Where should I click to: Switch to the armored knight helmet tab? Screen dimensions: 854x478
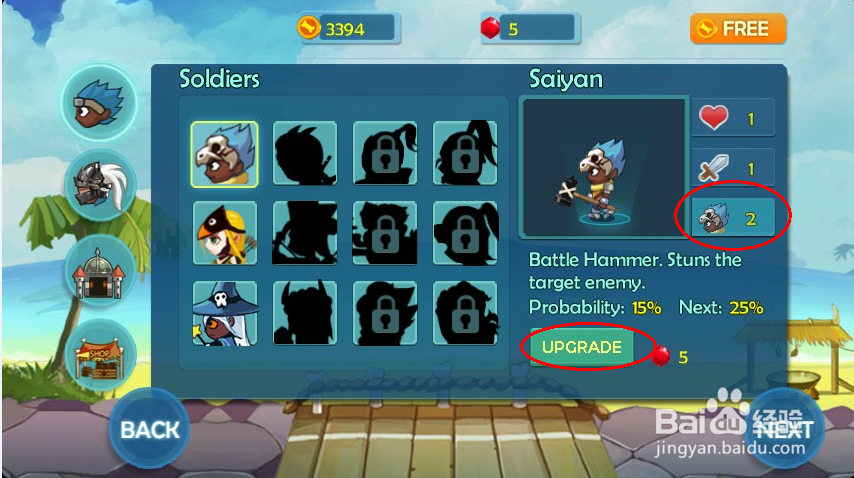pos(99,185)
